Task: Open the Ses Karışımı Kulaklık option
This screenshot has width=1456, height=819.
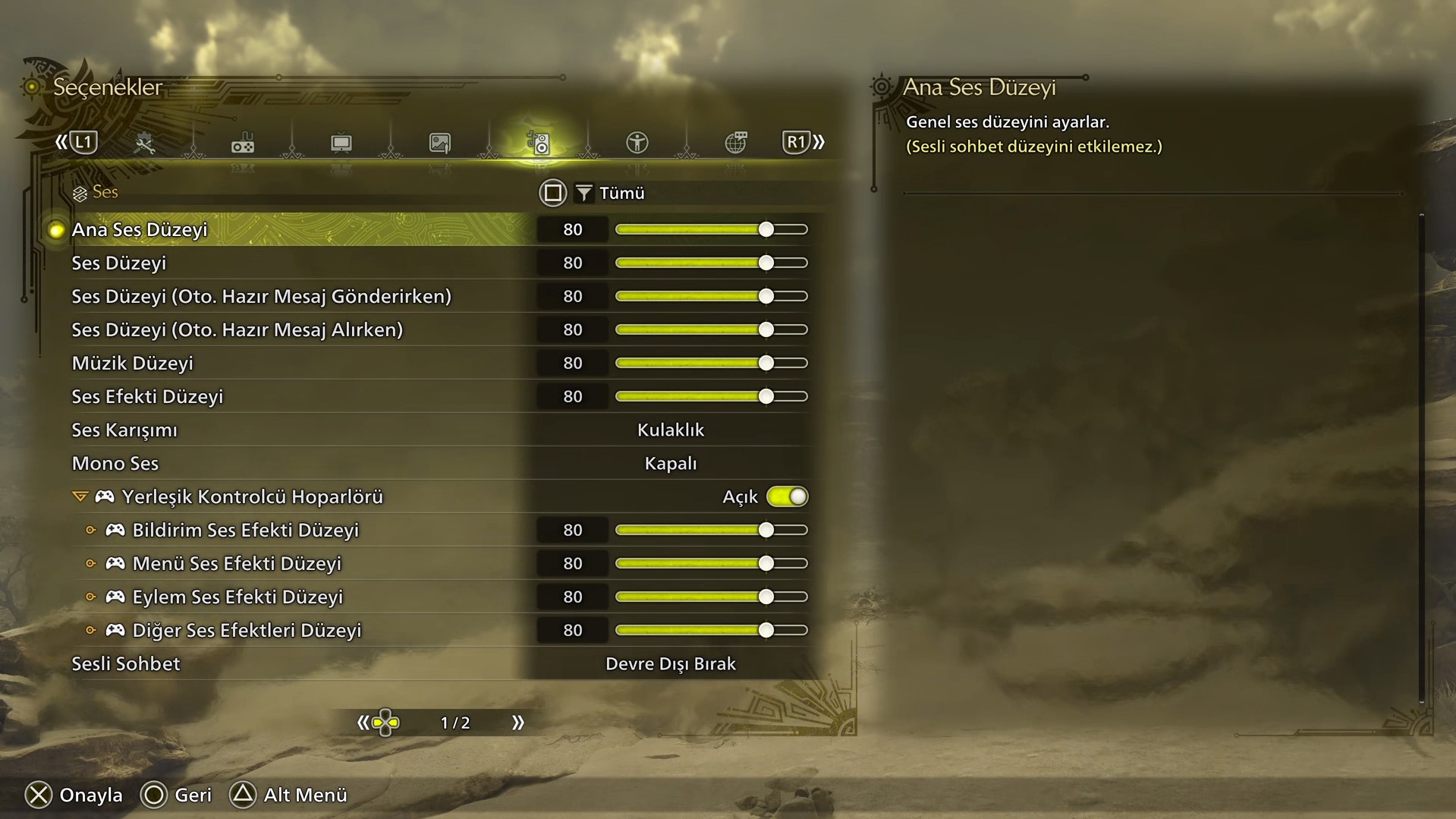Action: click(x=670, y=430)
